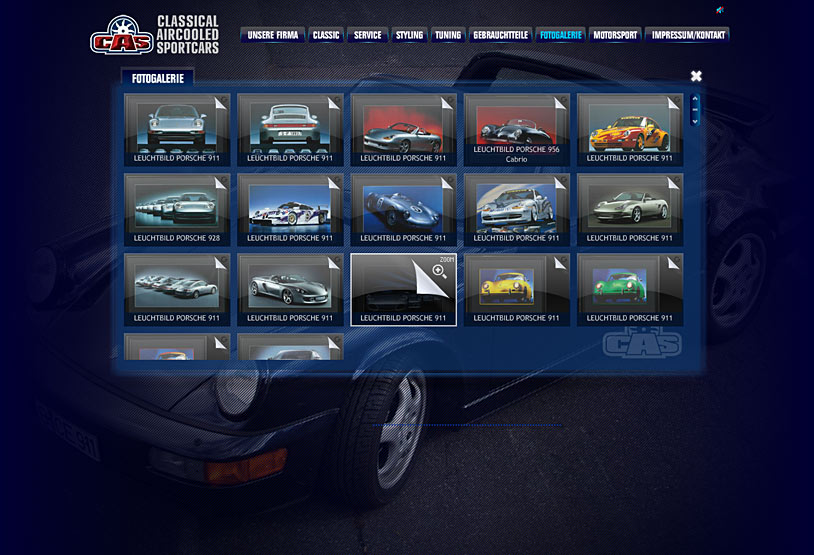The image size is (814, 555).
Task: Click the gallery scroll-up arrow
Action: tap(695, 100)
